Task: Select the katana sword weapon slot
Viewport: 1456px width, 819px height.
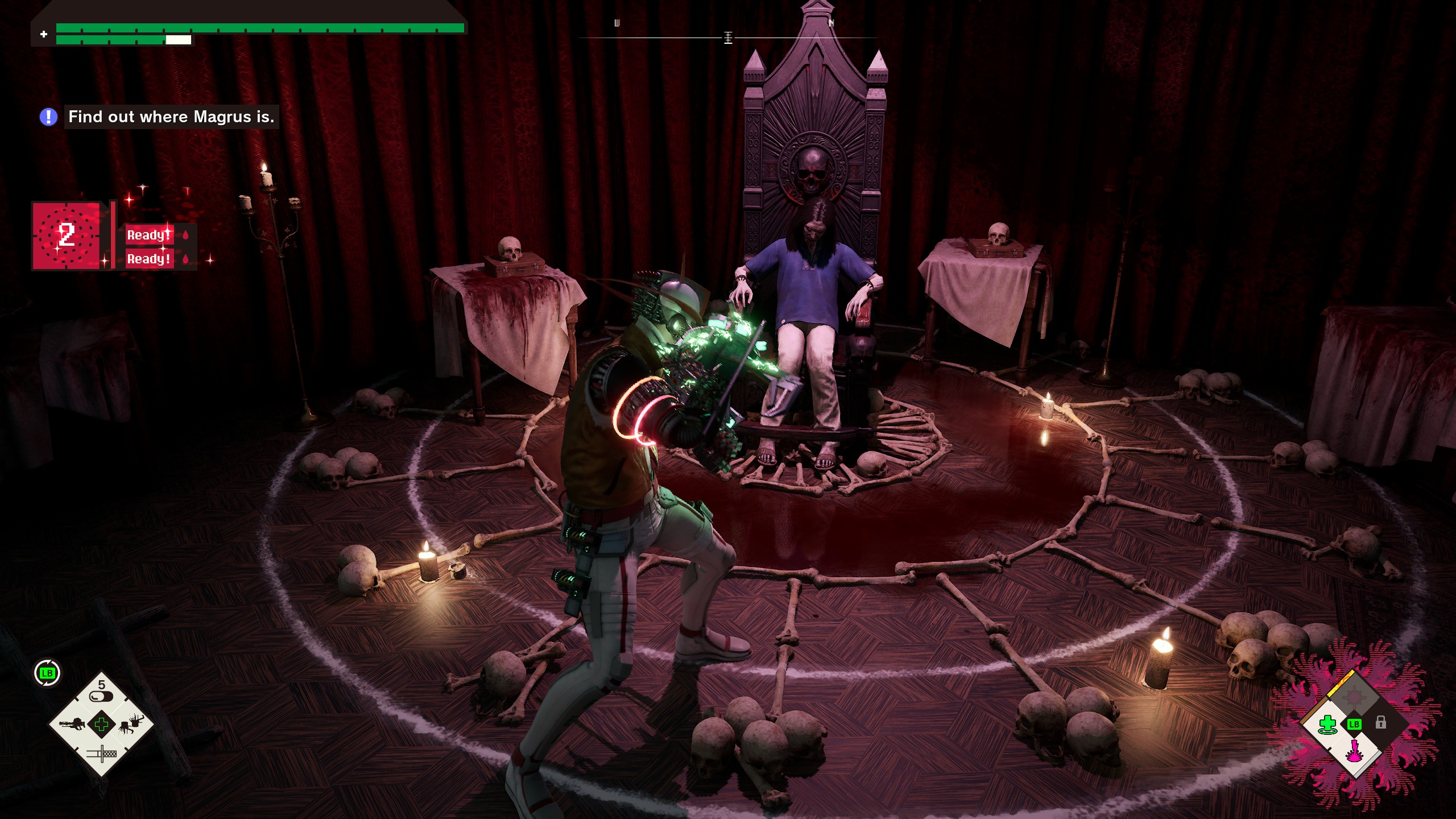Action: pos(101,755)
